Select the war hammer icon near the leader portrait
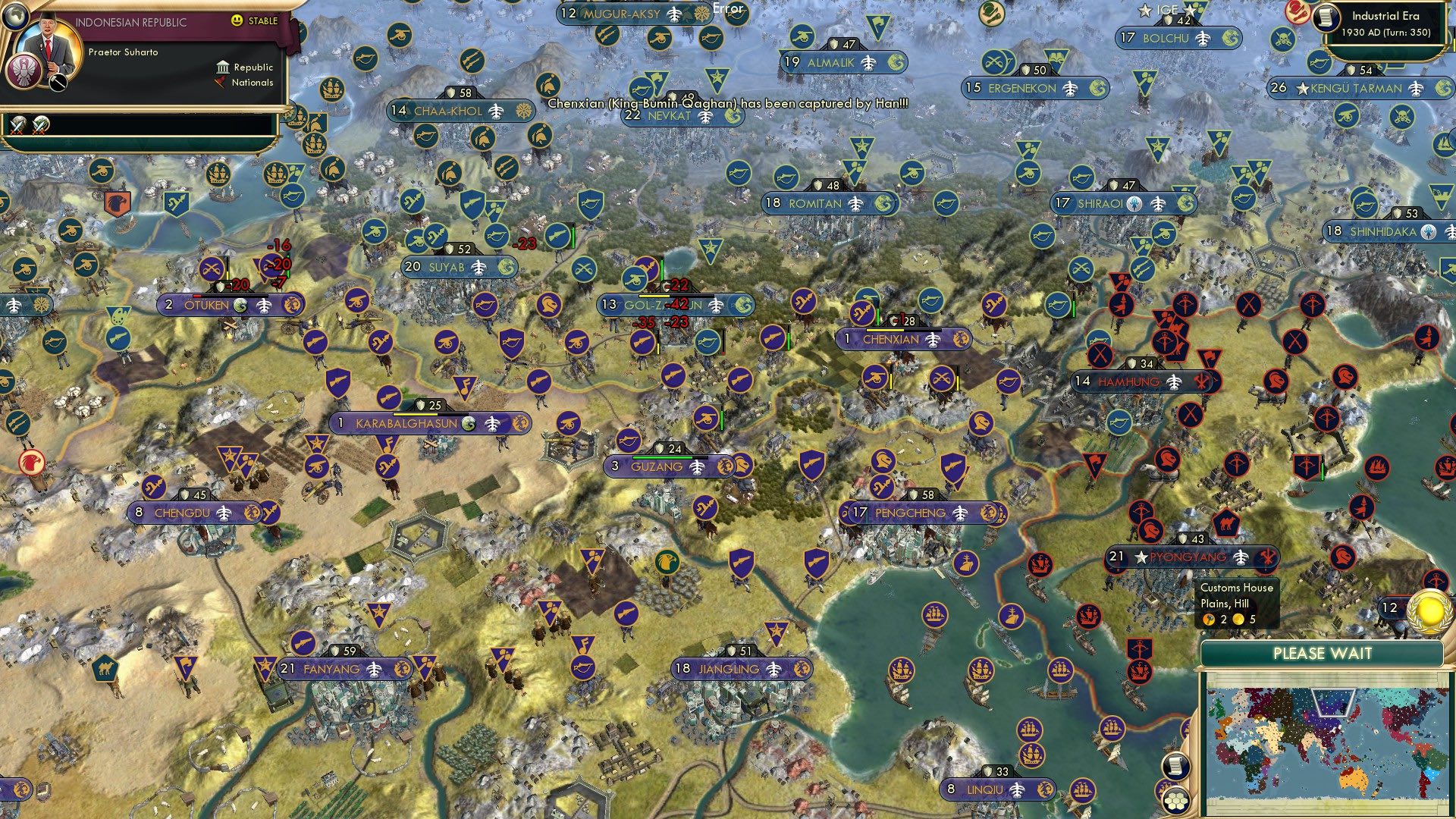Viewport: 1456px width, 819px height. pos(58,82)
